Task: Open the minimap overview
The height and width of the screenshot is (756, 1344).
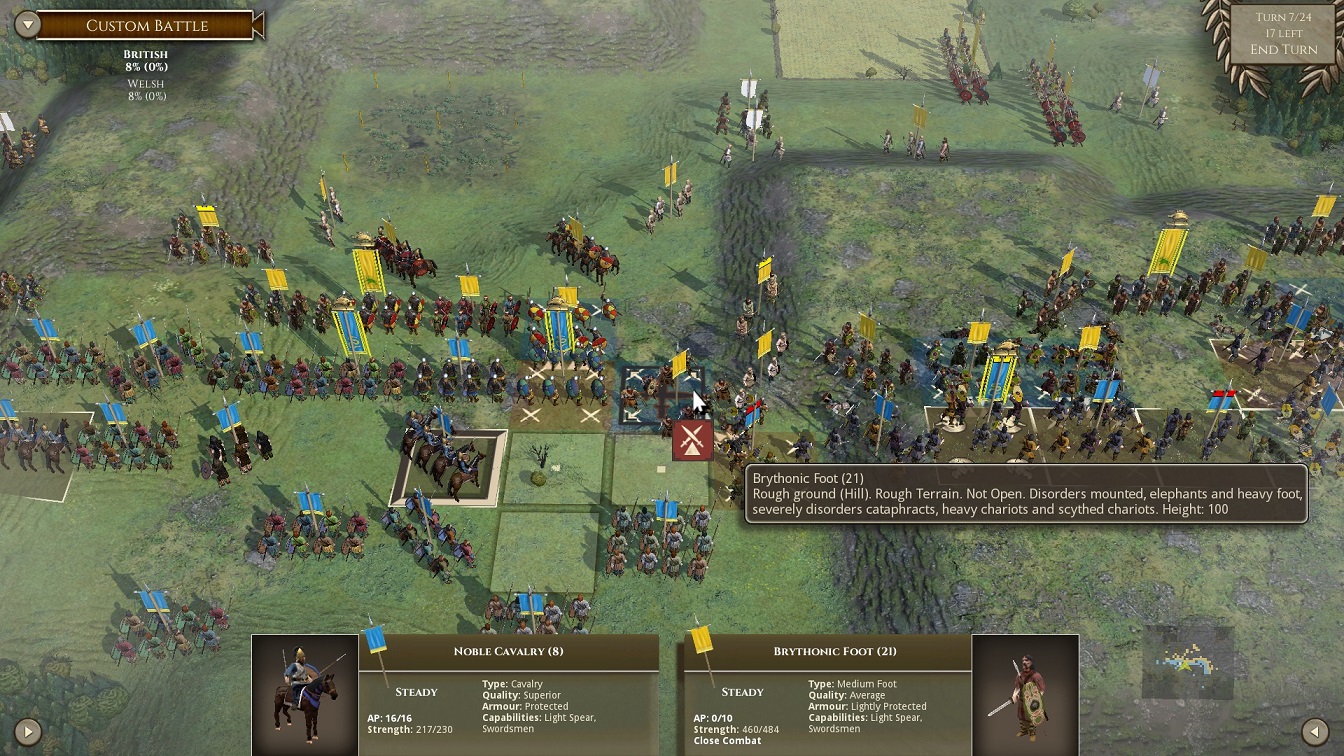Action: (x=1188, y=662)
